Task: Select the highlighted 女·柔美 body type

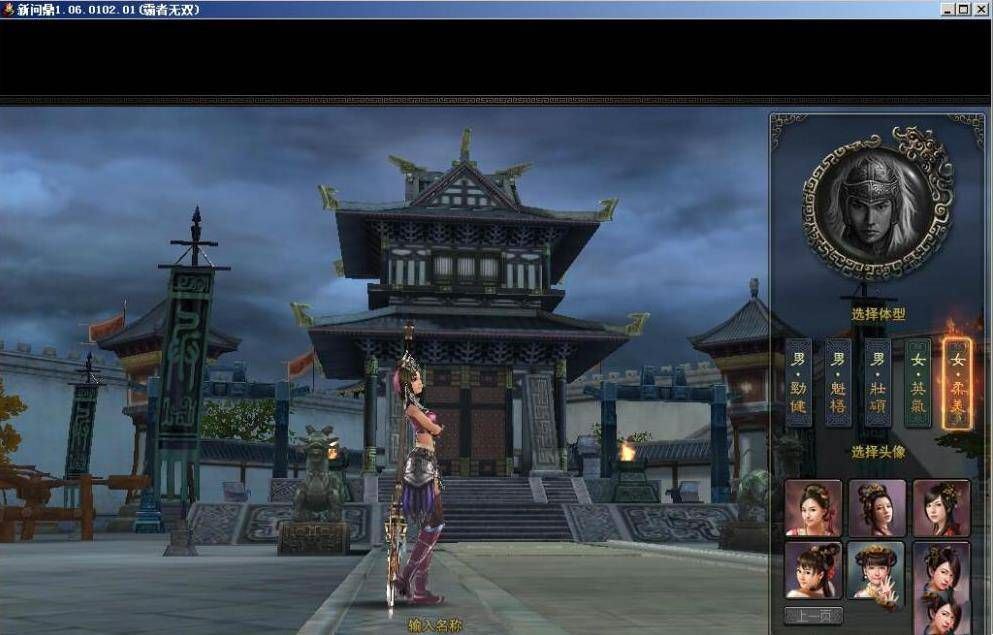Action: coord(957,383)
